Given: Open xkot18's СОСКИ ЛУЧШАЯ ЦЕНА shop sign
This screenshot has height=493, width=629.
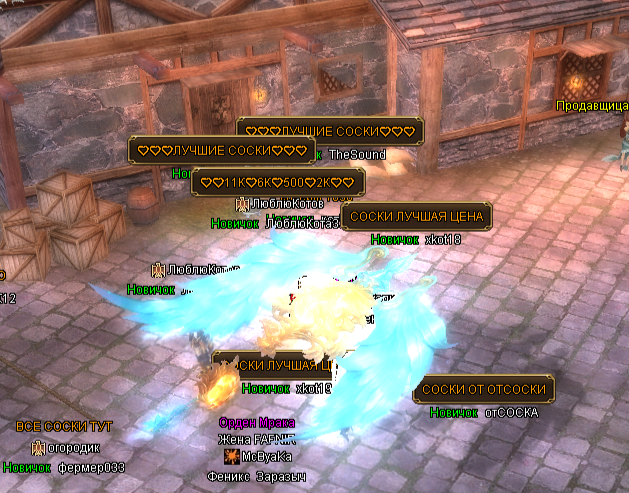Looking at the screenshot, I should click(x=416, y=217).
